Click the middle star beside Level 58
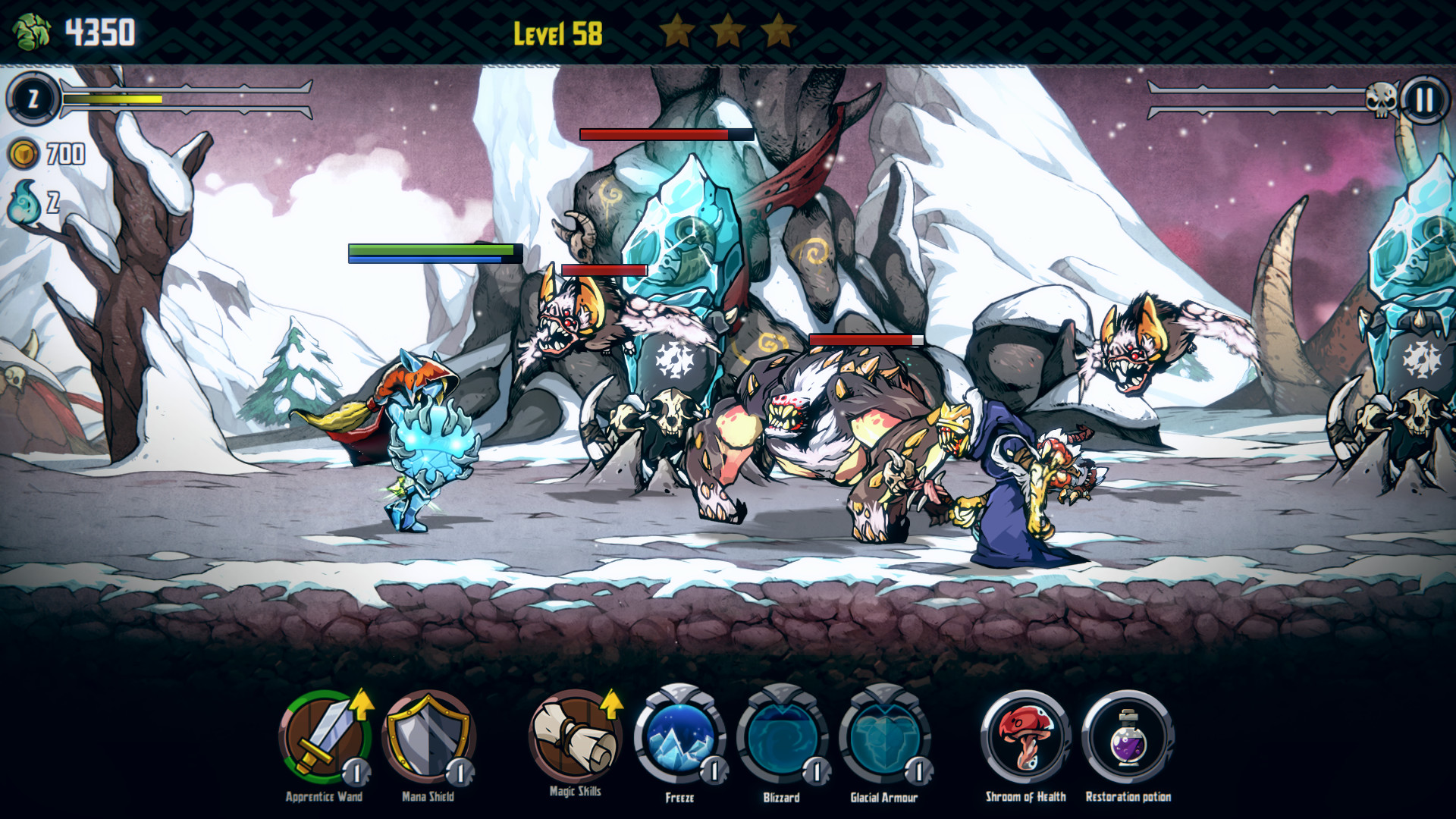 [x=729, y=29]
